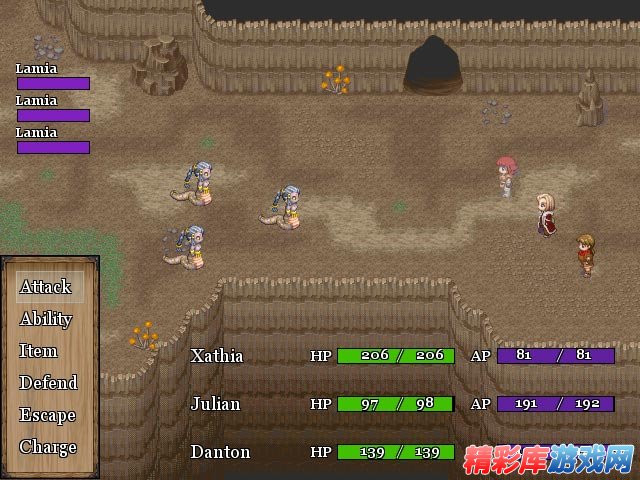Screen dimensions: 640x480
Task: Select the Charge command
Action: (47, 447)
